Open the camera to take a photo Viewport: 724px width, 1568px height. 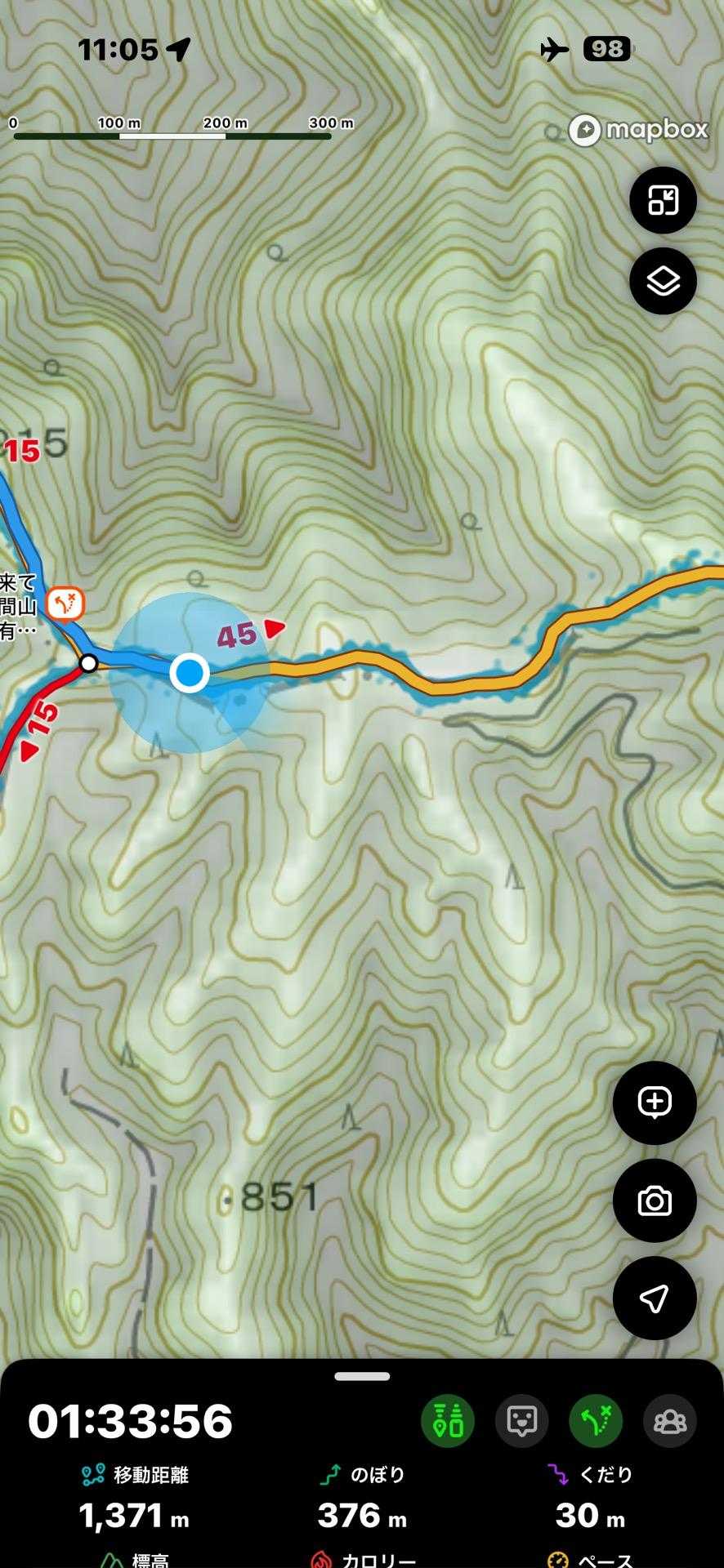(655, 1201)
